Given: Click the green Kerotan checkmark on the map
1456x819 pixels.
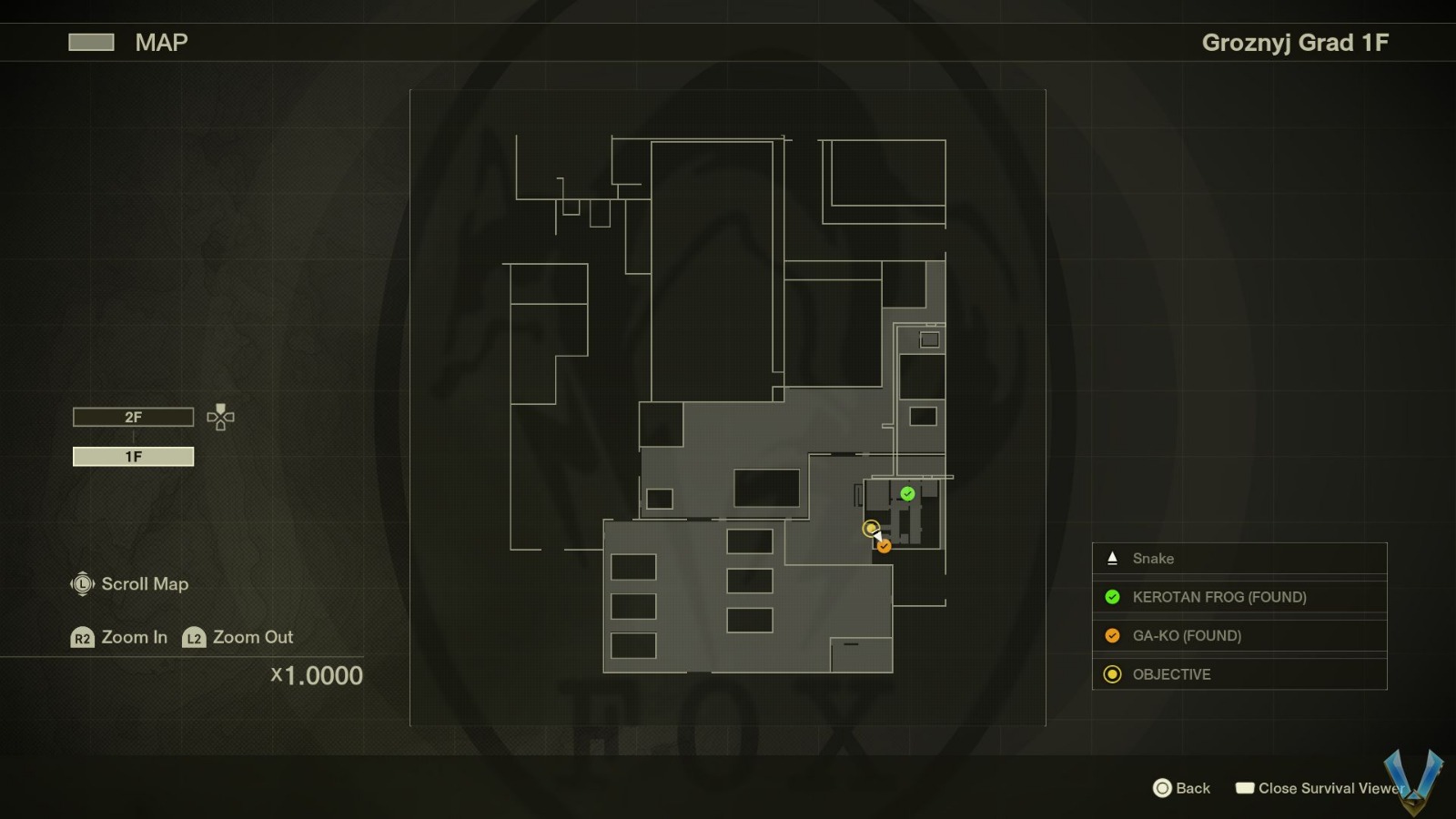Looking at the screenshot, I should coord(905,494).
